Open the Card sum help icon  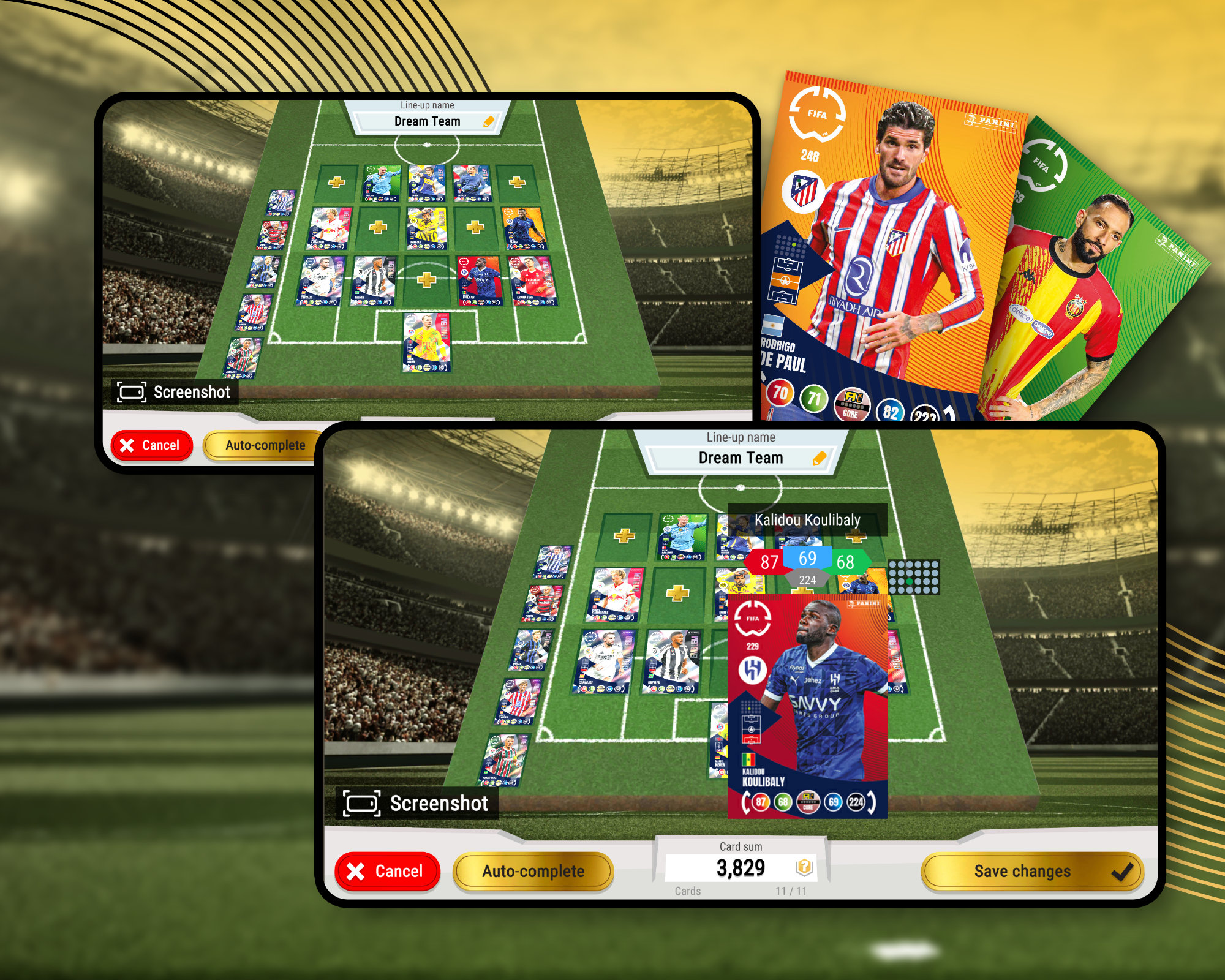pyautogui.click(x=804, y=867)
